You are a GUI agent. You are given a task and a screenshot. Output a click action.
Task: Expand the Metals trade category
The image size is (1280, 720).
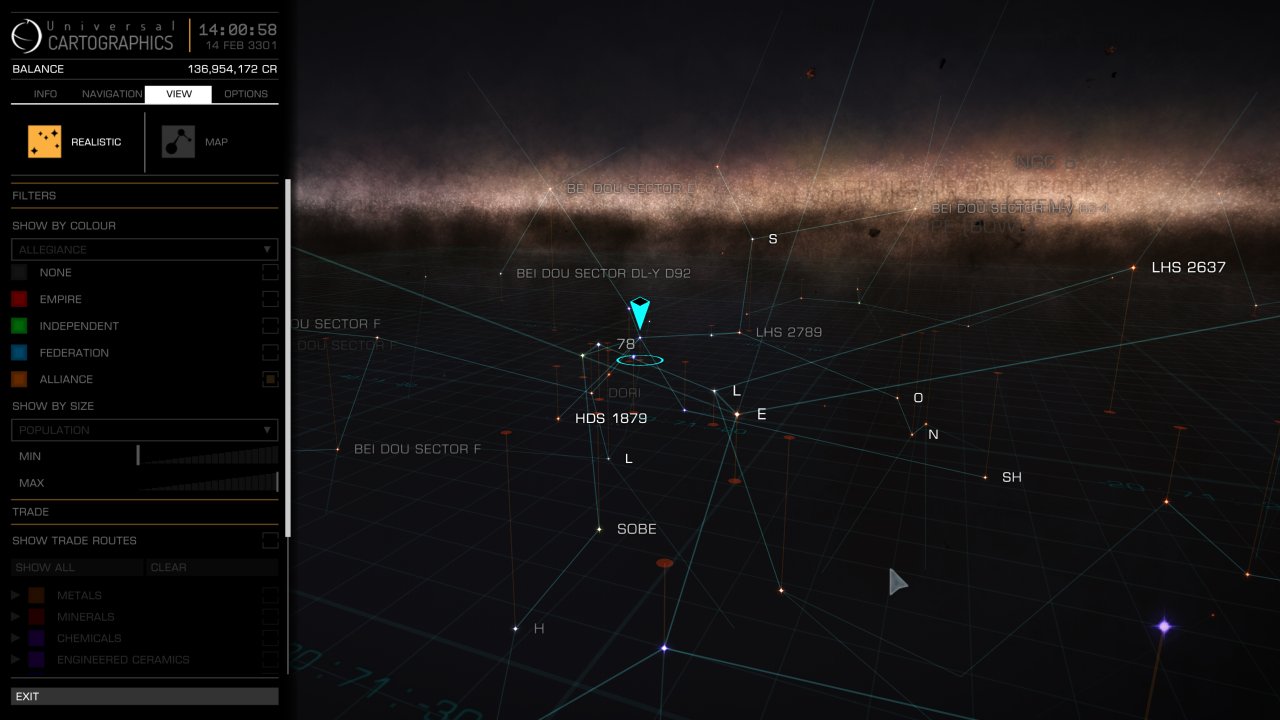[x=14, y=594]
